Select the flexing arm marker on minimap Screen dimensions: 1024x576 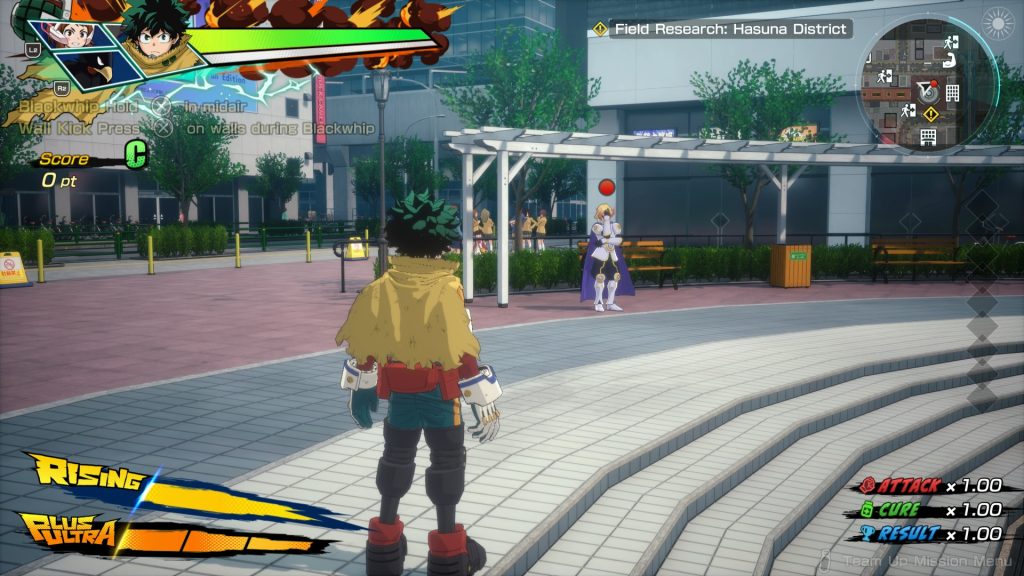coord(951,62)
